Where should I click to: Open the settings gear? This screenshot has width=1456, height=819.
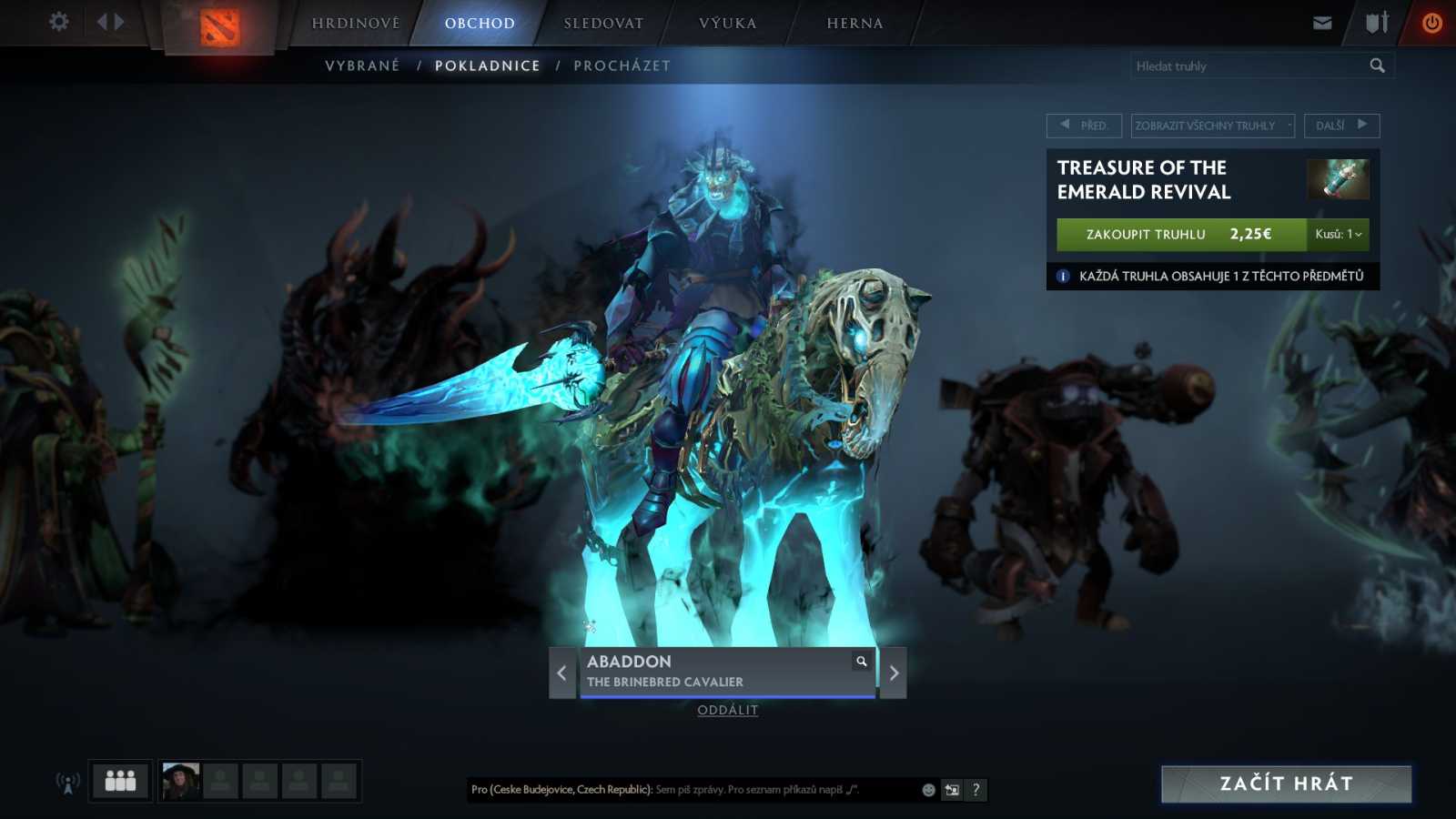click(58, 21)
